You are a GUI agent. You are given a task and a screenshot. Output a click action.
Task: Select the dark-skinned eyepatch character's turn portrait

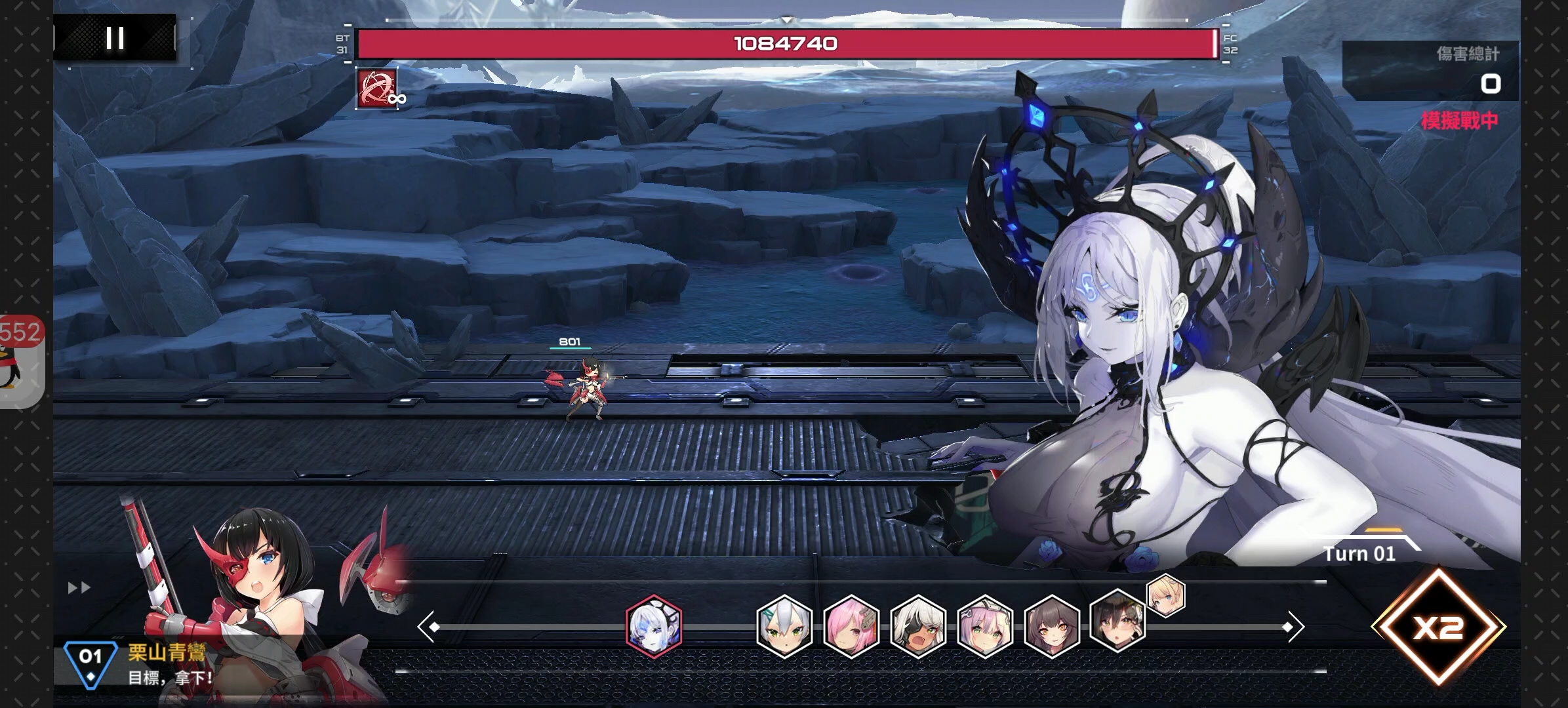918,626
